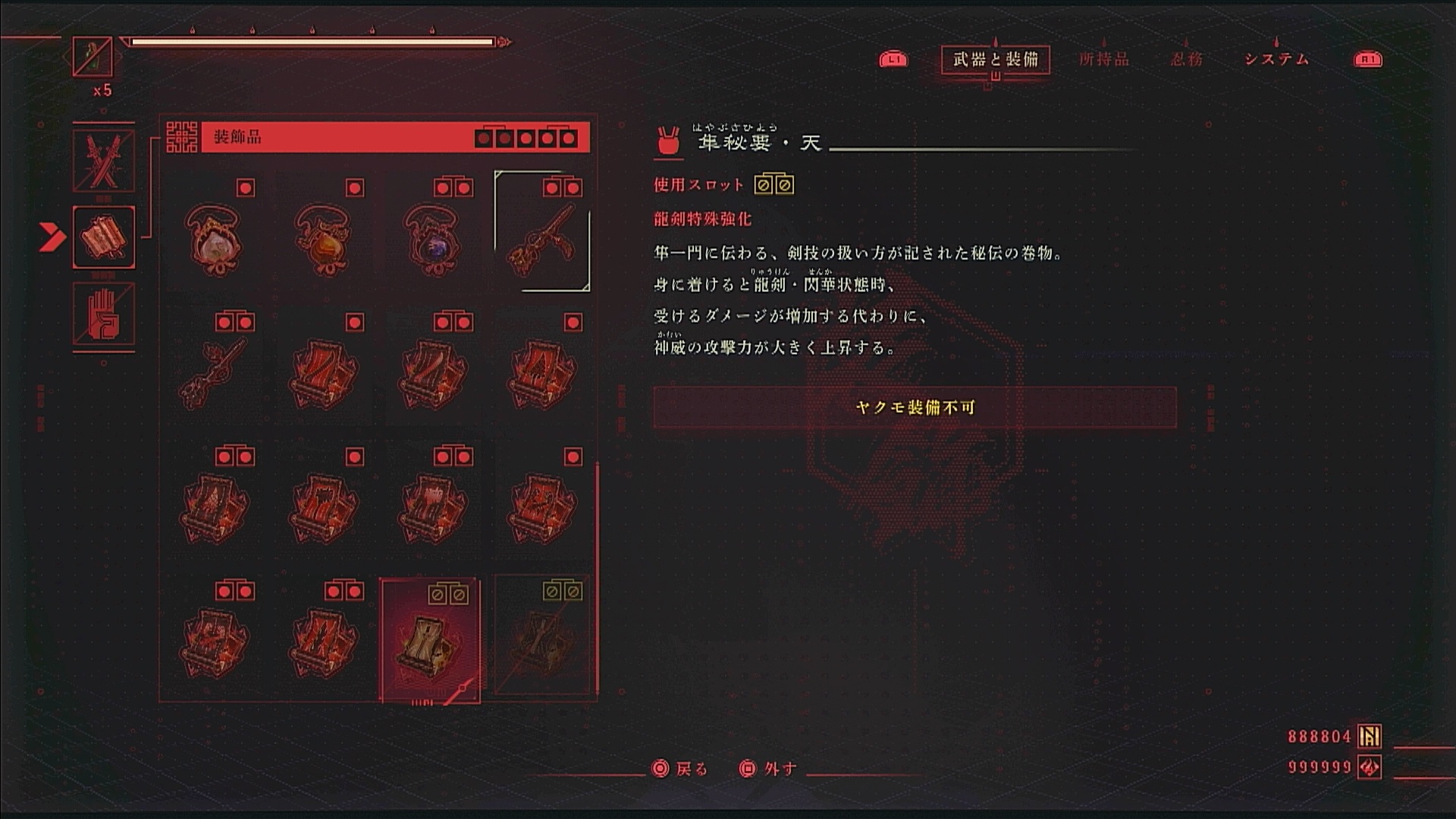This screenshot has width=1456, height=819.
Task: Open the 所持品 tab
Action: [x=1104, y=59]
